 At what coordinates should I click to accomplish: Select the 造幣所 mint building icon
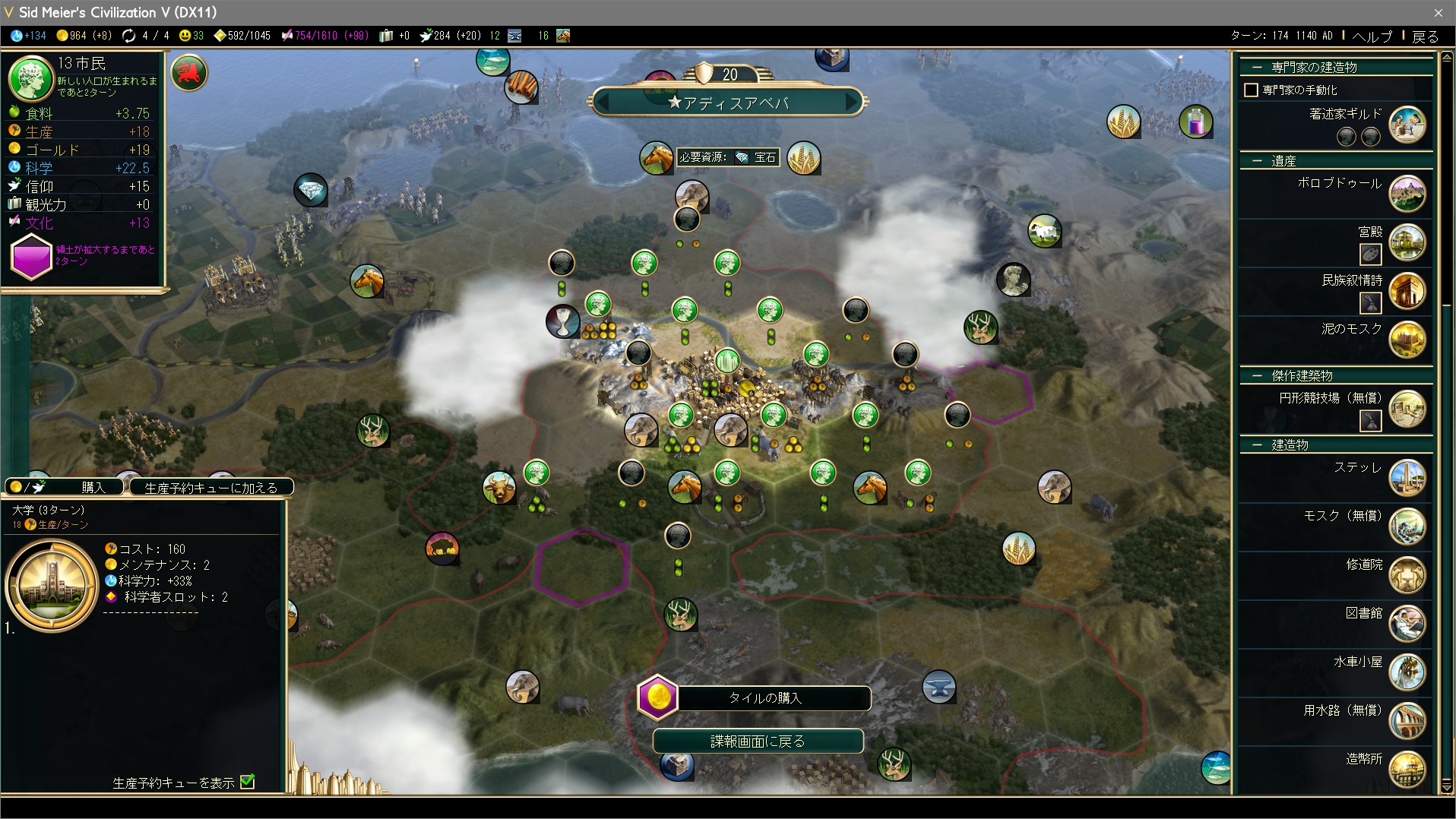point(1407,769)
